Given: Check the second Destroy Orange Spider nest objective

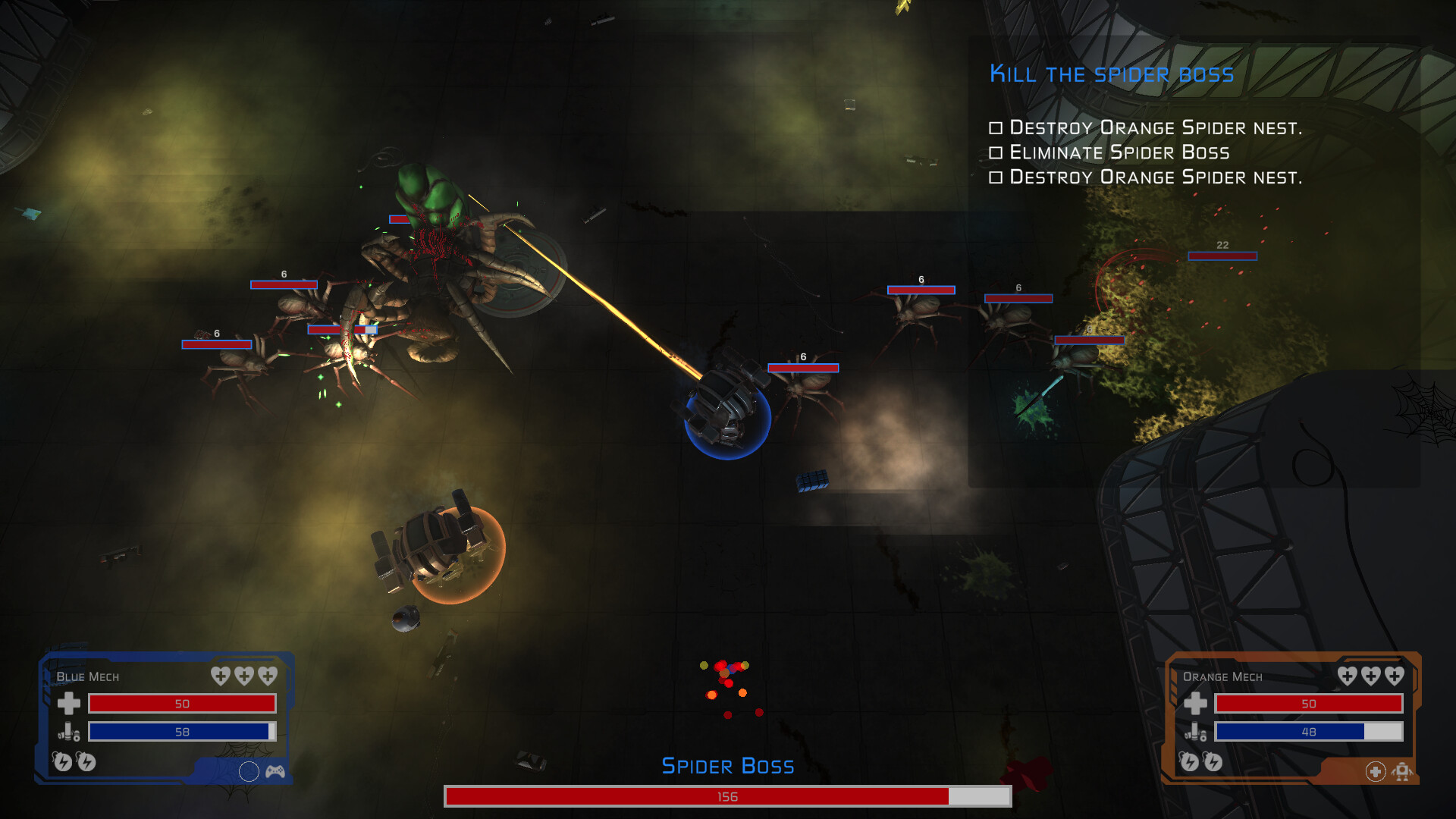Looking at the screenshot, I should (x=996, y=177).
